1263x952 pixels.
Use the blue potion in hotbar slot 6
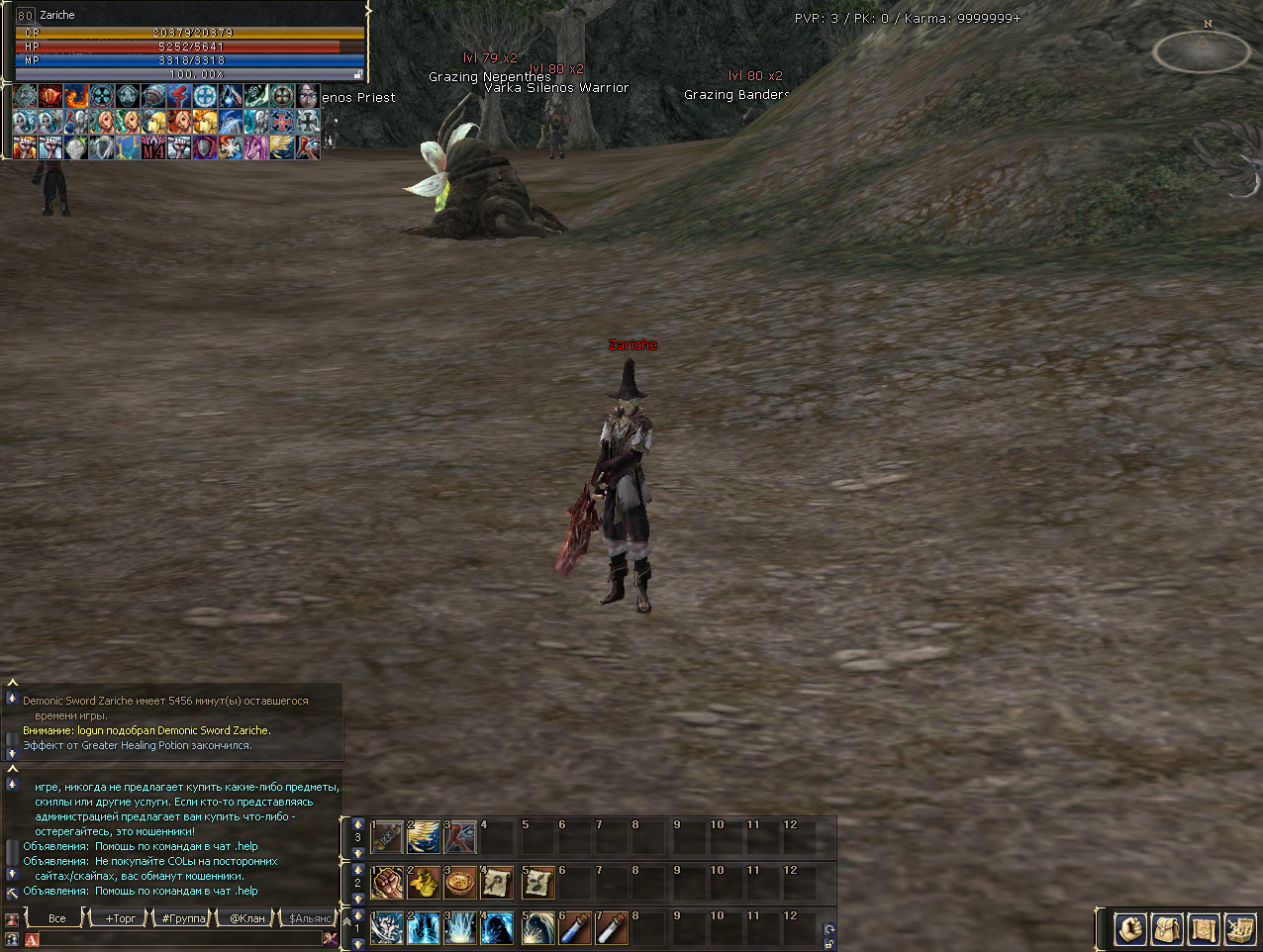575,928
